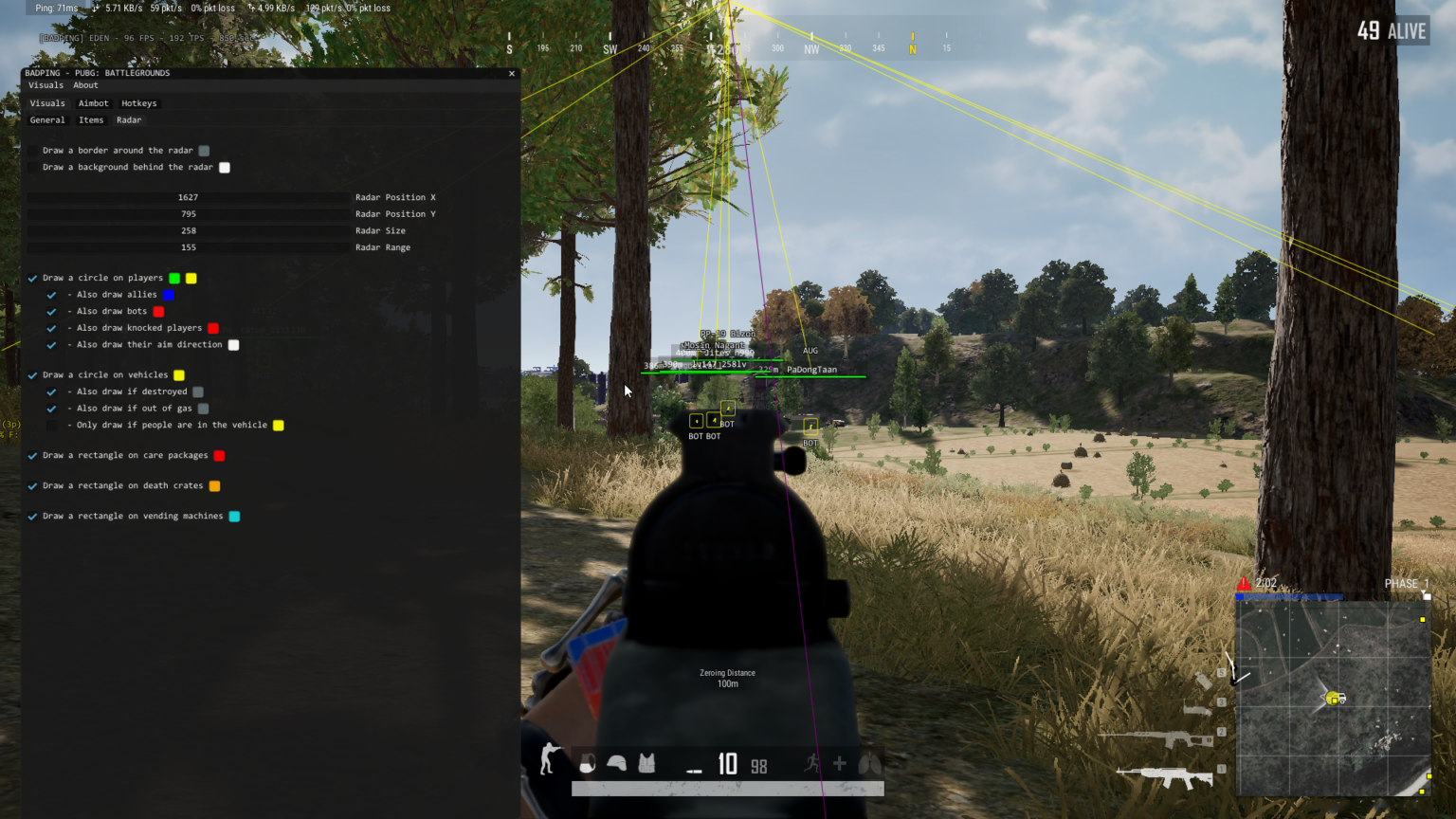Click the boost lungs icon in the HUD
The height and width of the screenshot is (819, 1456).
coord(868,762)
